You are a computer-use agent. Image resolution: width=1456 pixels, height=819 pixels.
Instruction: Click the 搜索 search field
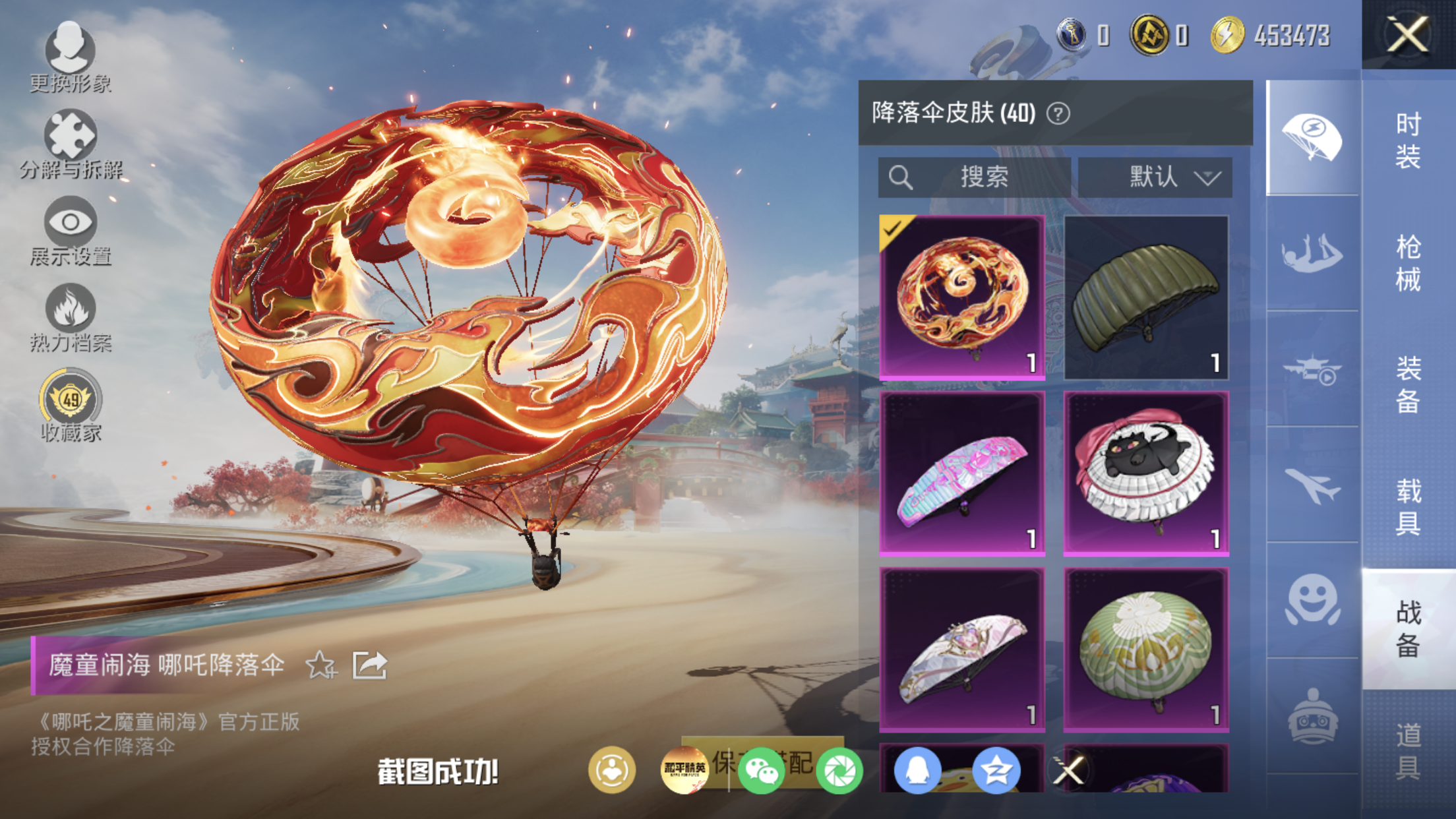(x=975, y=177)
